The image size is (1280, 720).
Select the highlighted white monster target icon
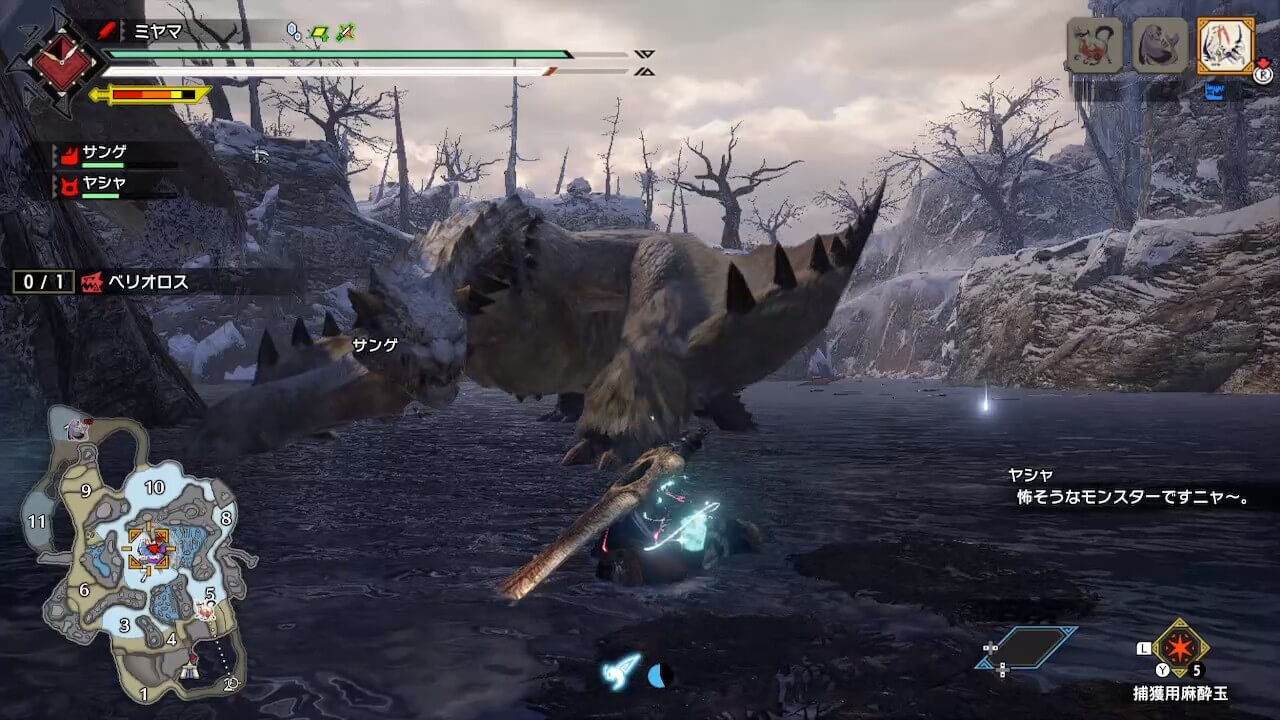coord(1225,45)
